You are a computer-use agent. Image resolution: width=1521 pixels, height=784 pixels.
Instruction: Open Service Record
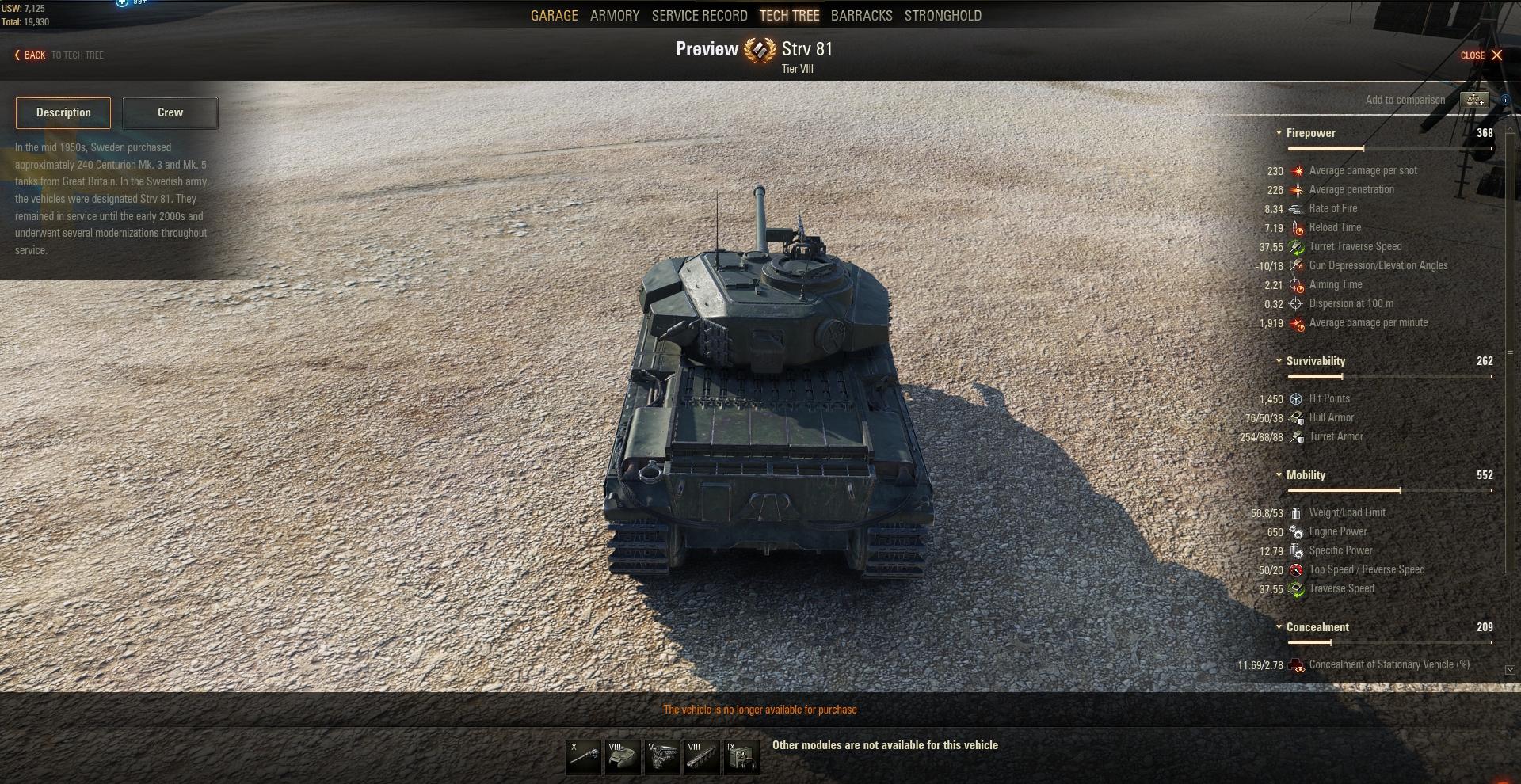click(x=699, y=16)
